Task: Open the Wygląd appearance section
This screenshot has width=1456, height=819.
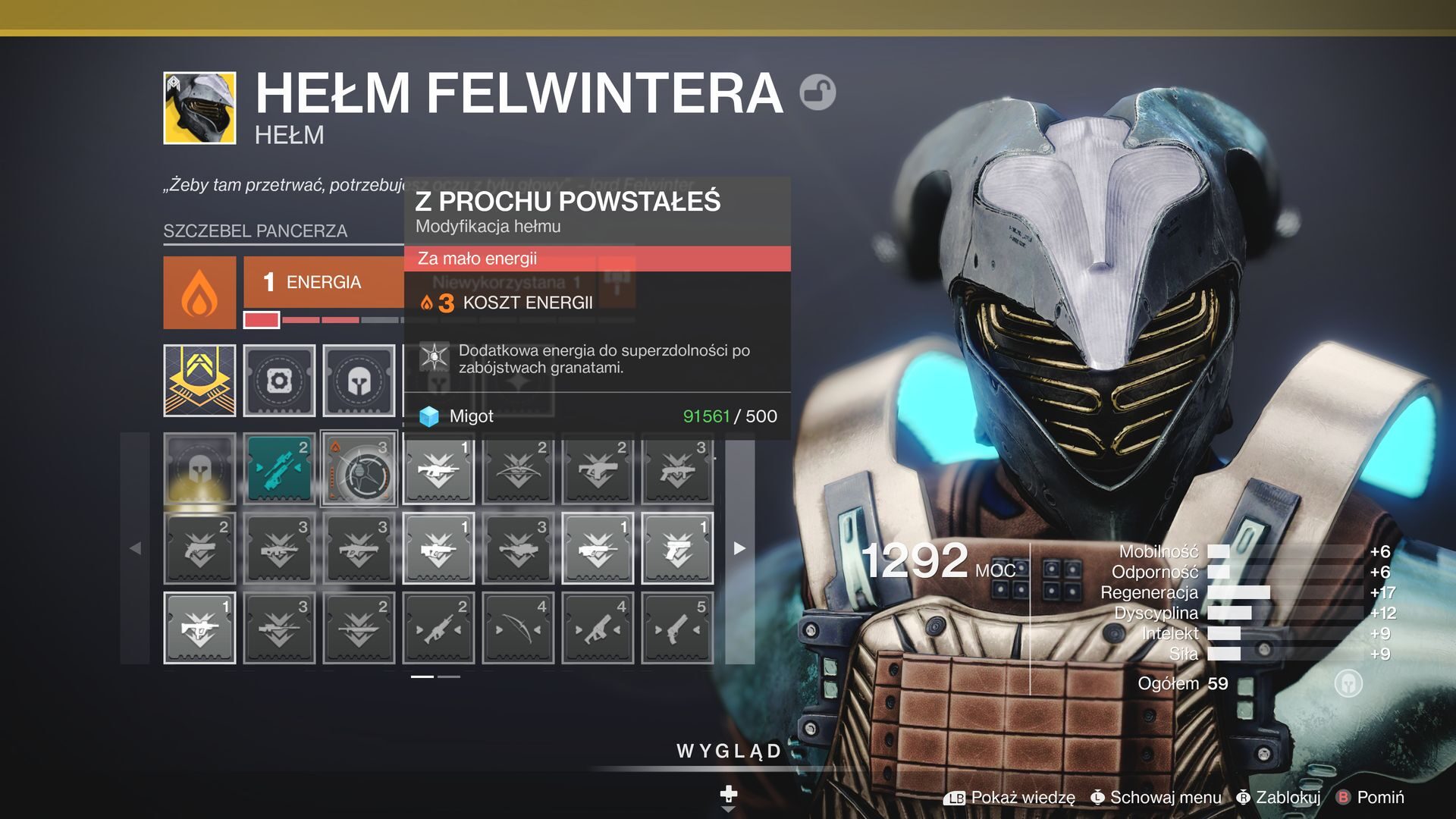Action: [x=729, y=752]
